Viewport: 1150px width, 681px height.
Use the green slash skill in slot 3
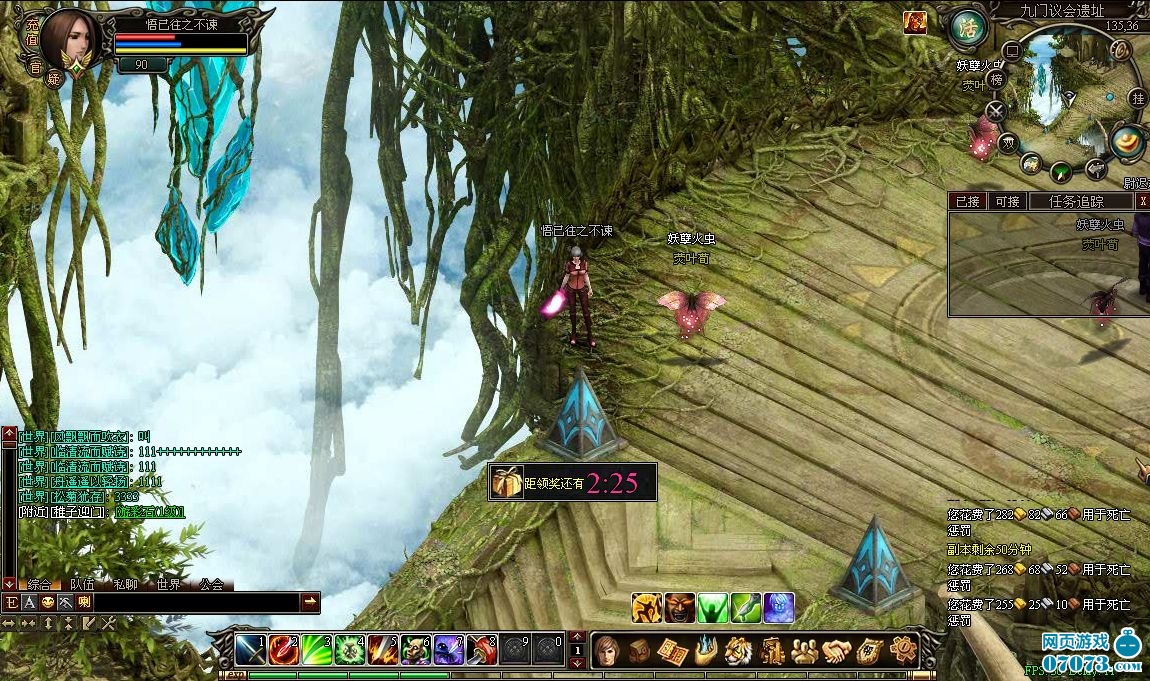[x=317, y=650]
